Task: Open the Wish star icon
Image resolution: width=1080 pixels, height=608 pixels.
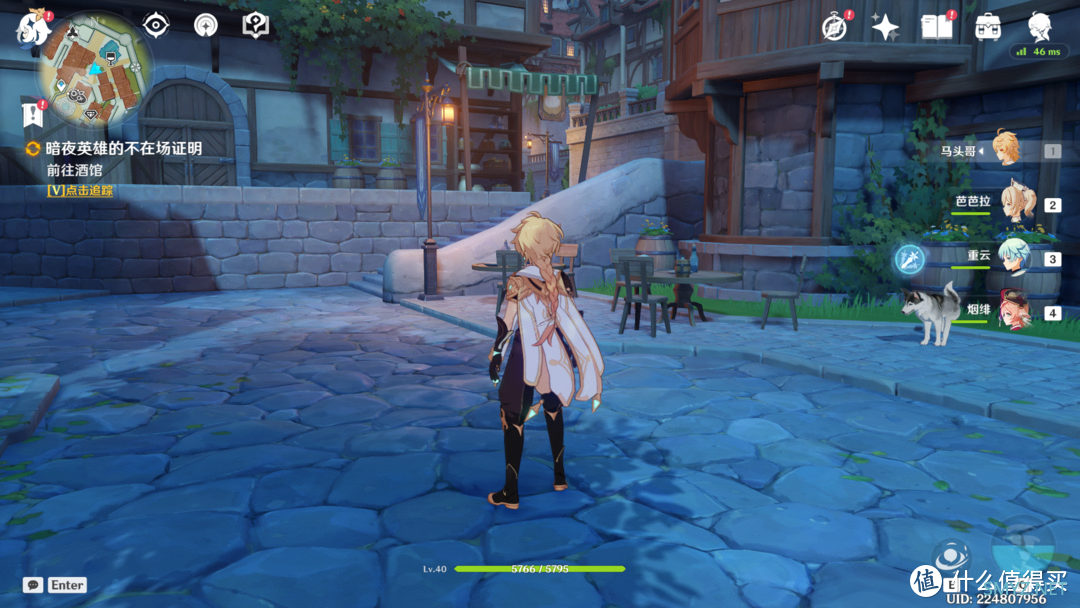Action: click(885, 27)
